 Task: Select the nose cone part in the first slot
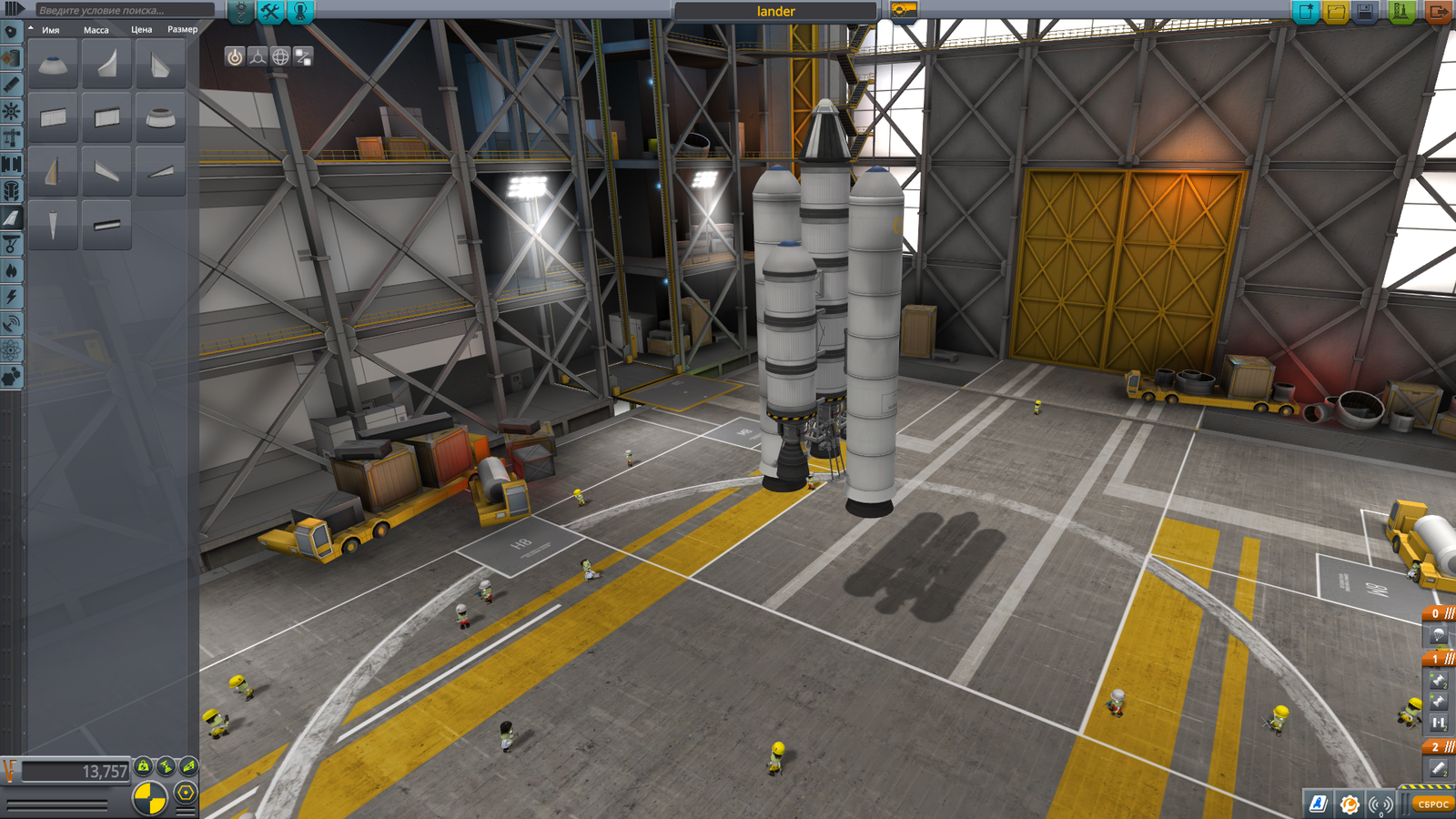(x=53, y=65)
